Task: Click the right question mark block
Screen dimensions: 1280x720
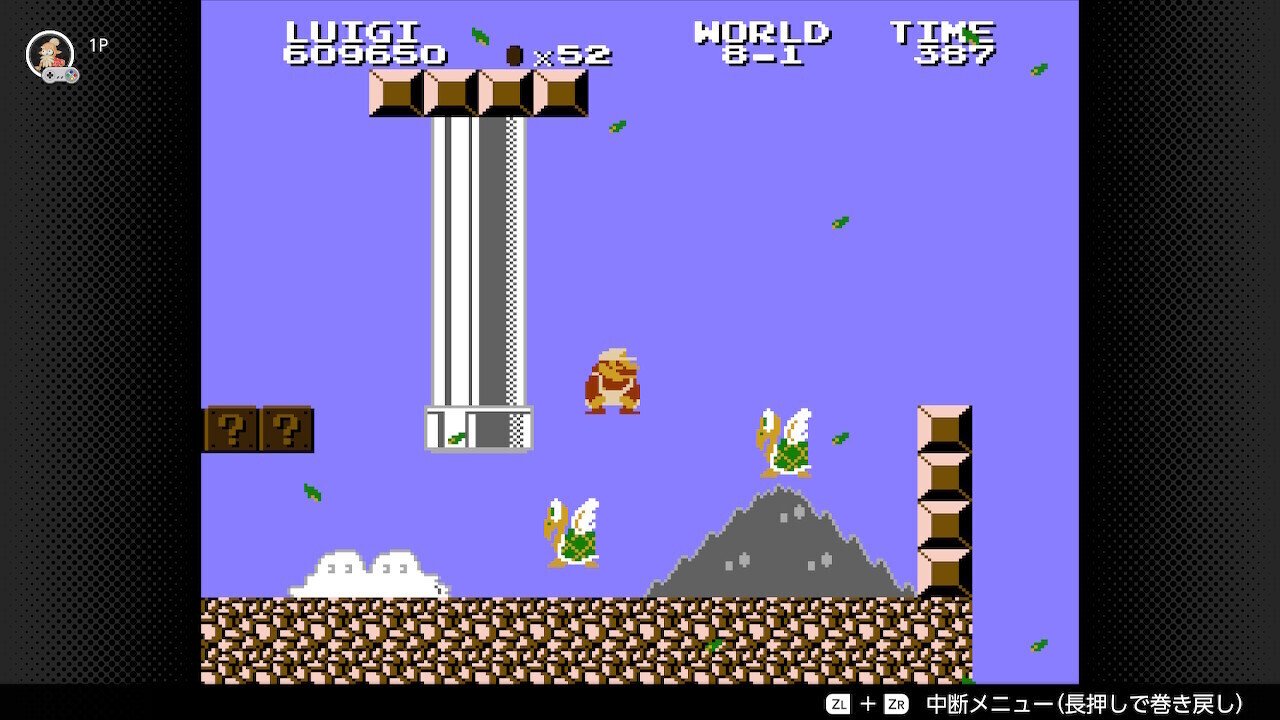Action: point(288,428)
